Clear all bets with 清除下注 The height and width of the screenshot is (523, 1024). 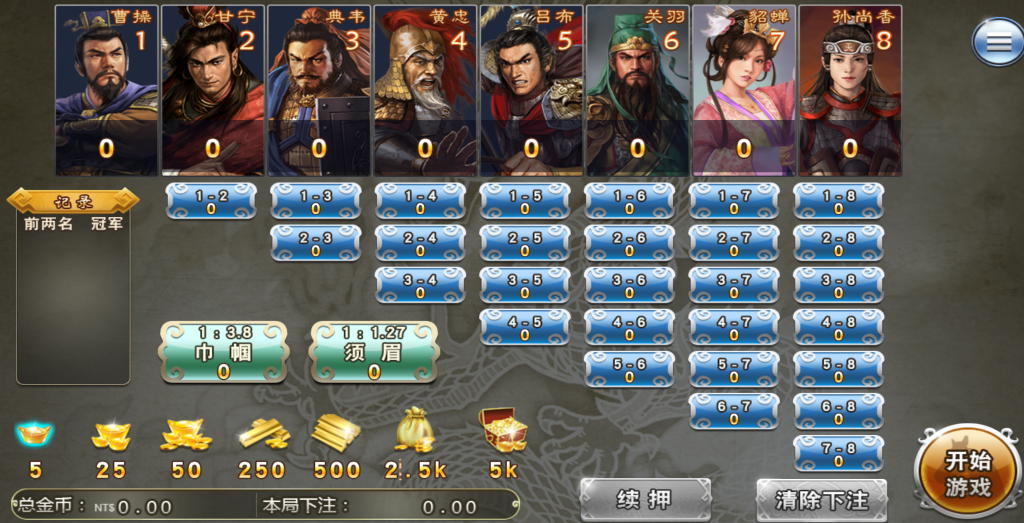(x=822, y=499)
